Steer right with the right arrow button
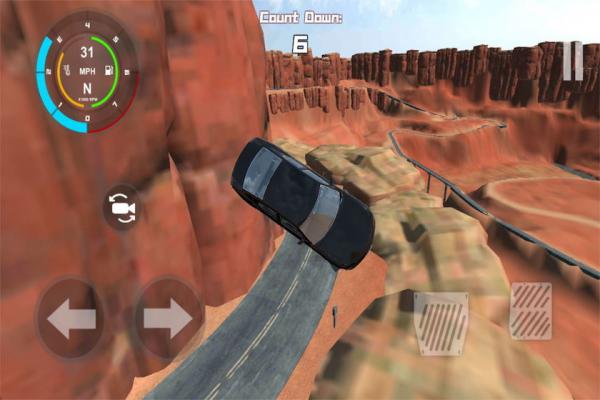 (x=167, y=319)
